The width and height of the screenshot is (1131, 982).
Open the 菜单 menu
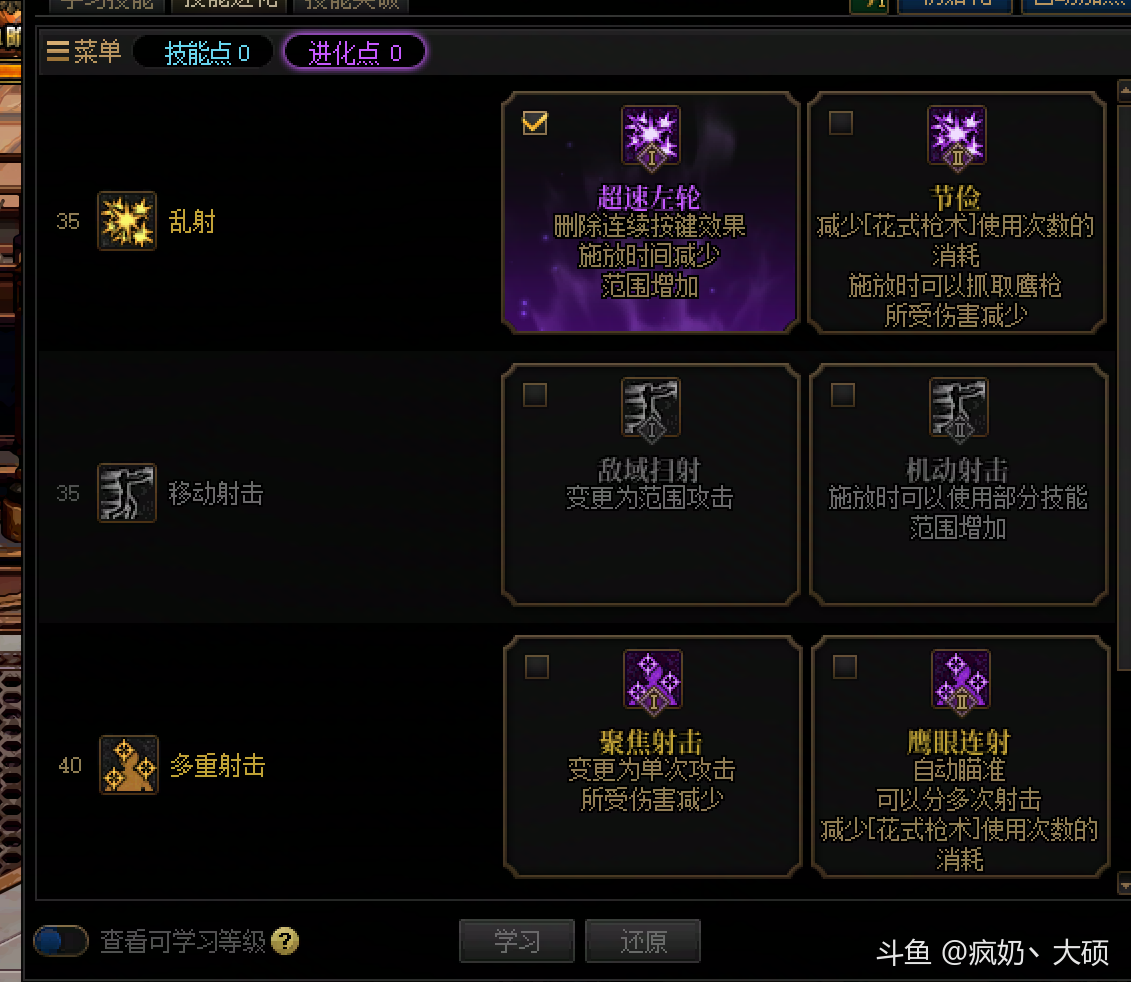(x=84, y=52)
